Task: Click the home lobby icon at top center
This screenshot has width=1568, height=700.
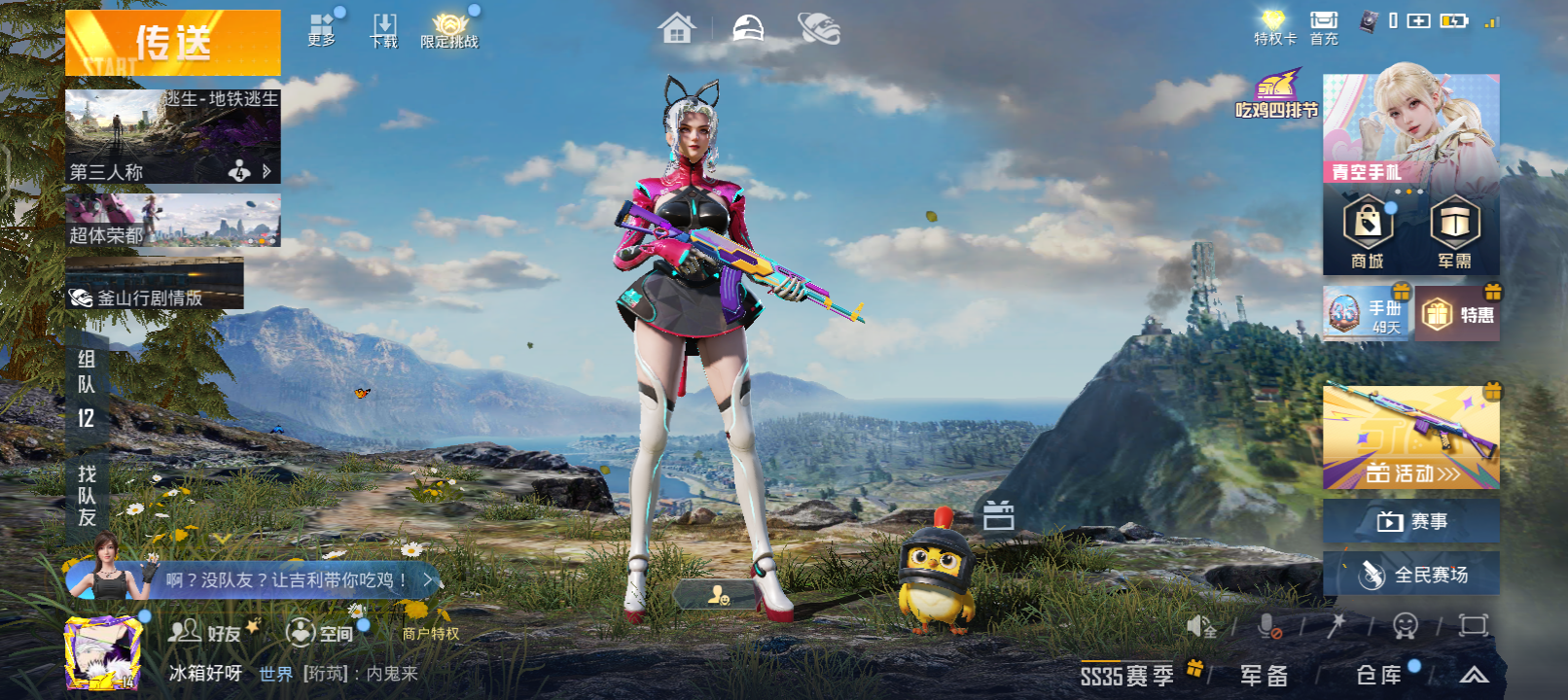Action: 678,29
